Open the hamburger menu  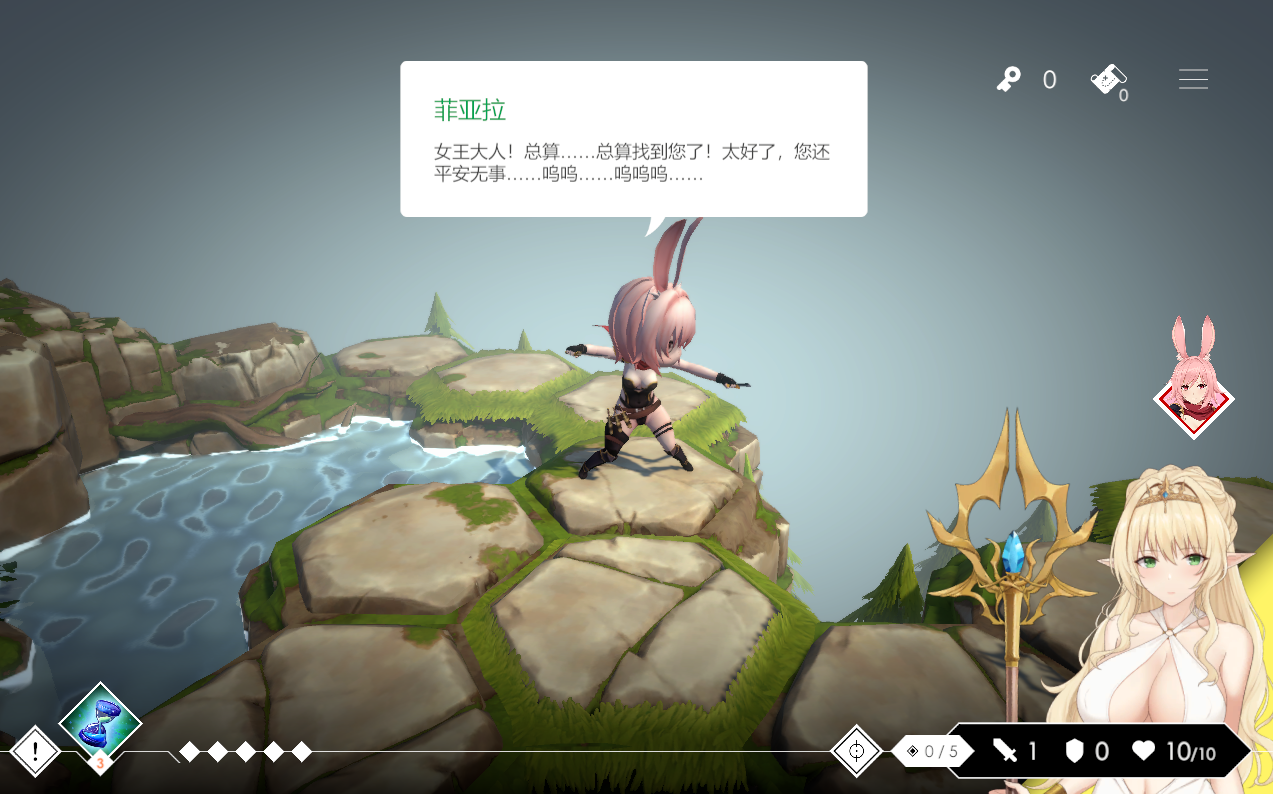1193,79
